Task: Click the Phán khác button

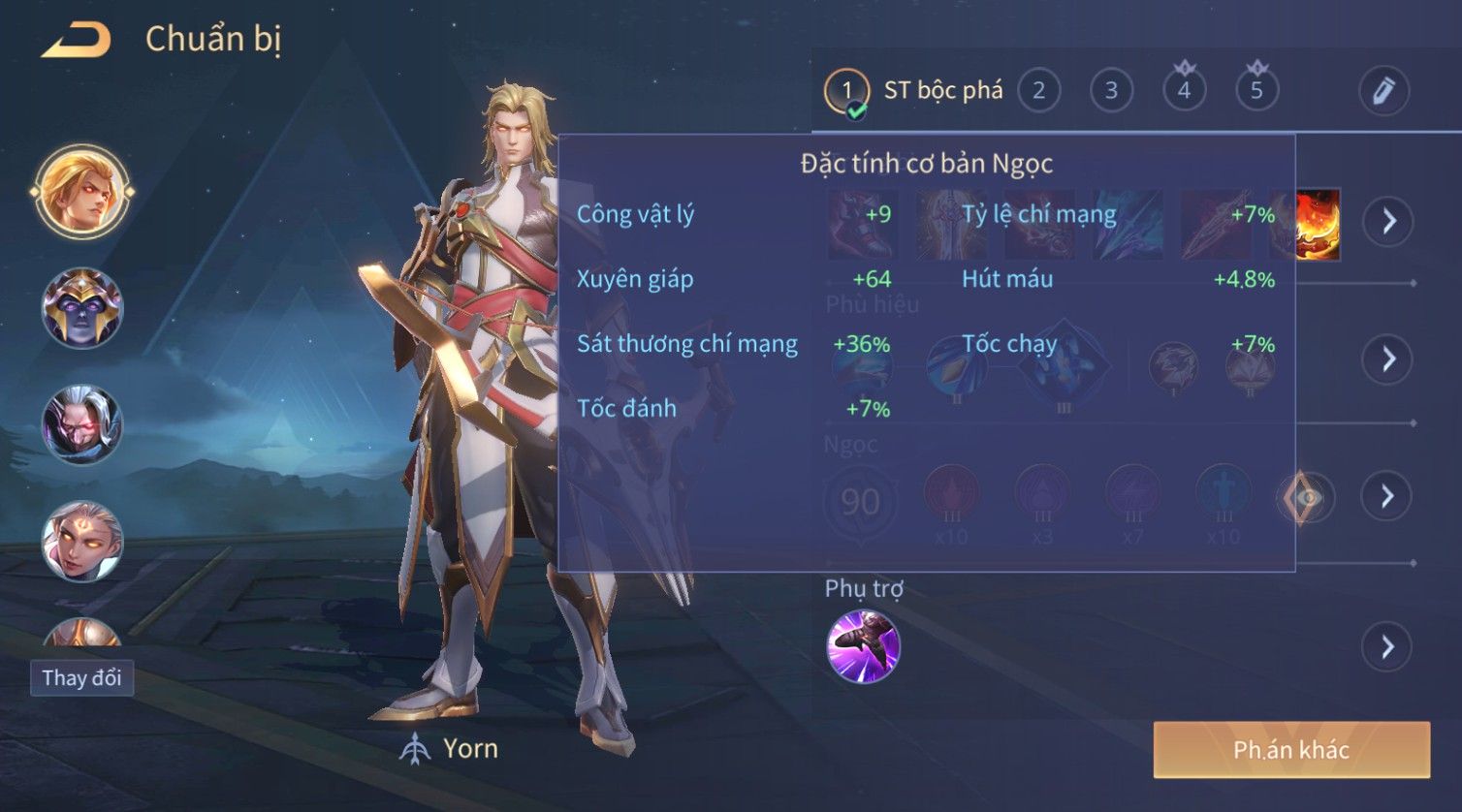Action: click(1291, 749)
